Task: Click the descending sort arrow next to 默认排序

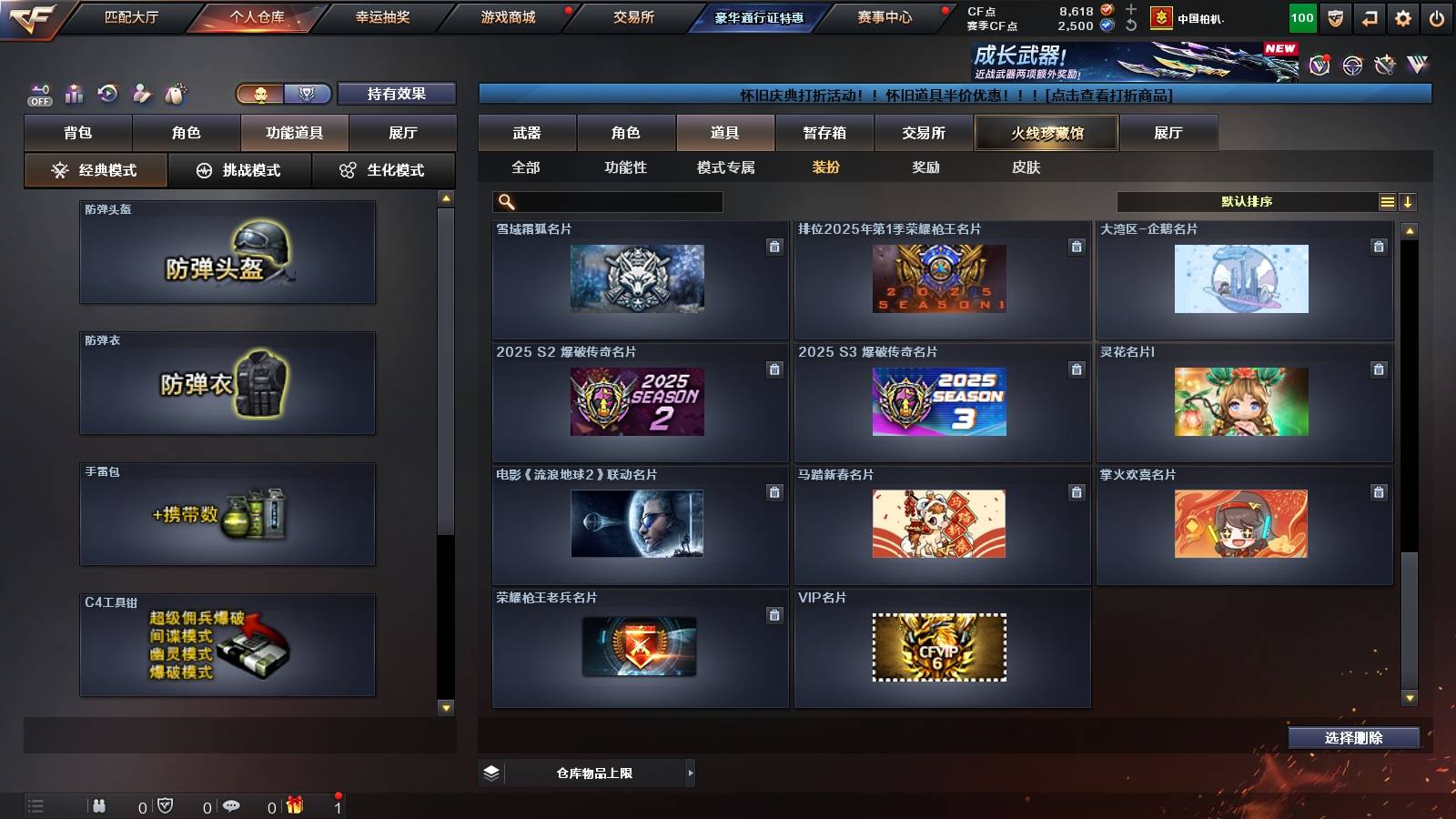Action: click(x=1409, y=202)
